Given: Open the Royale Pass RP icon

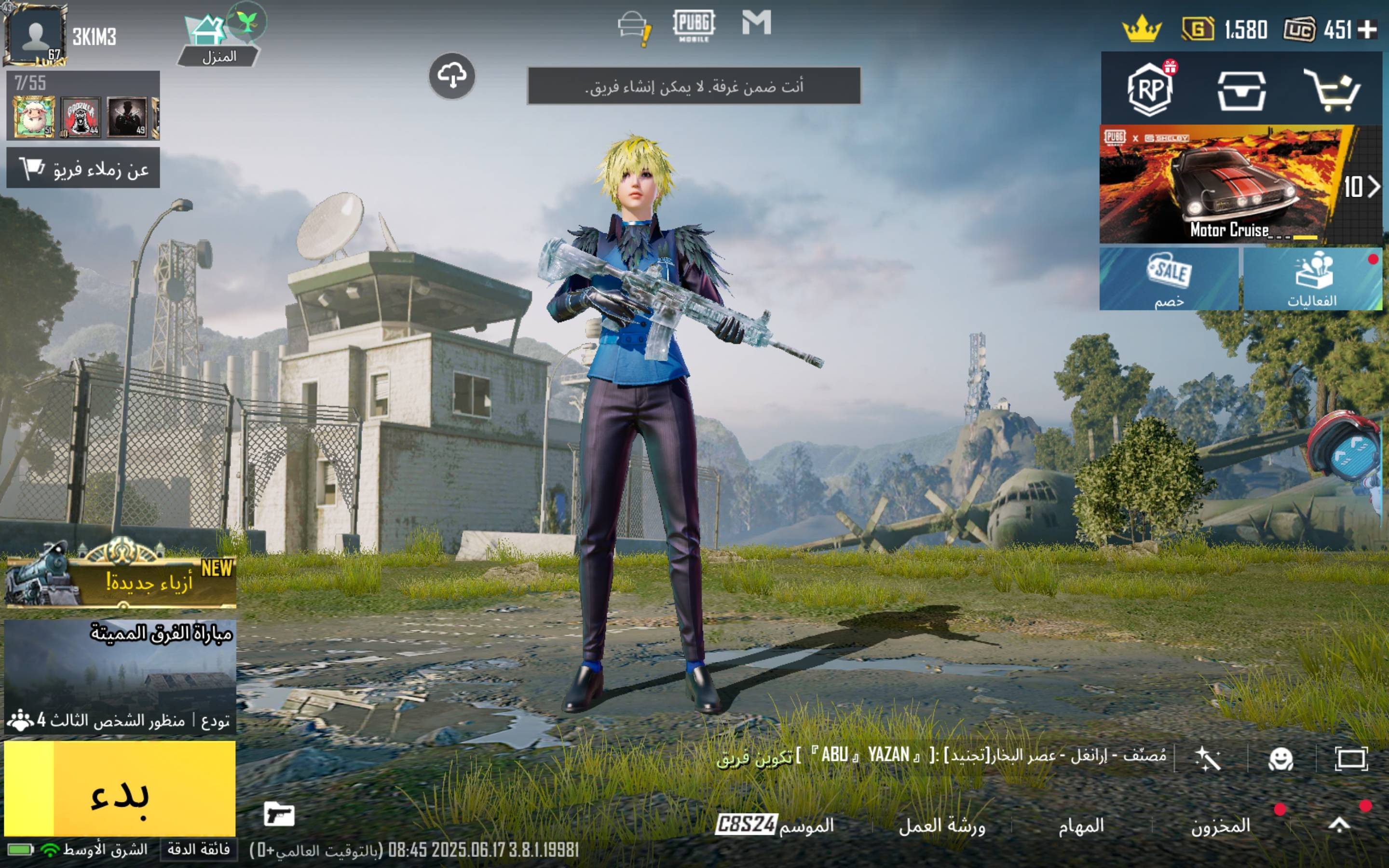Looking at the screenshot, I should pos(1150,89).
